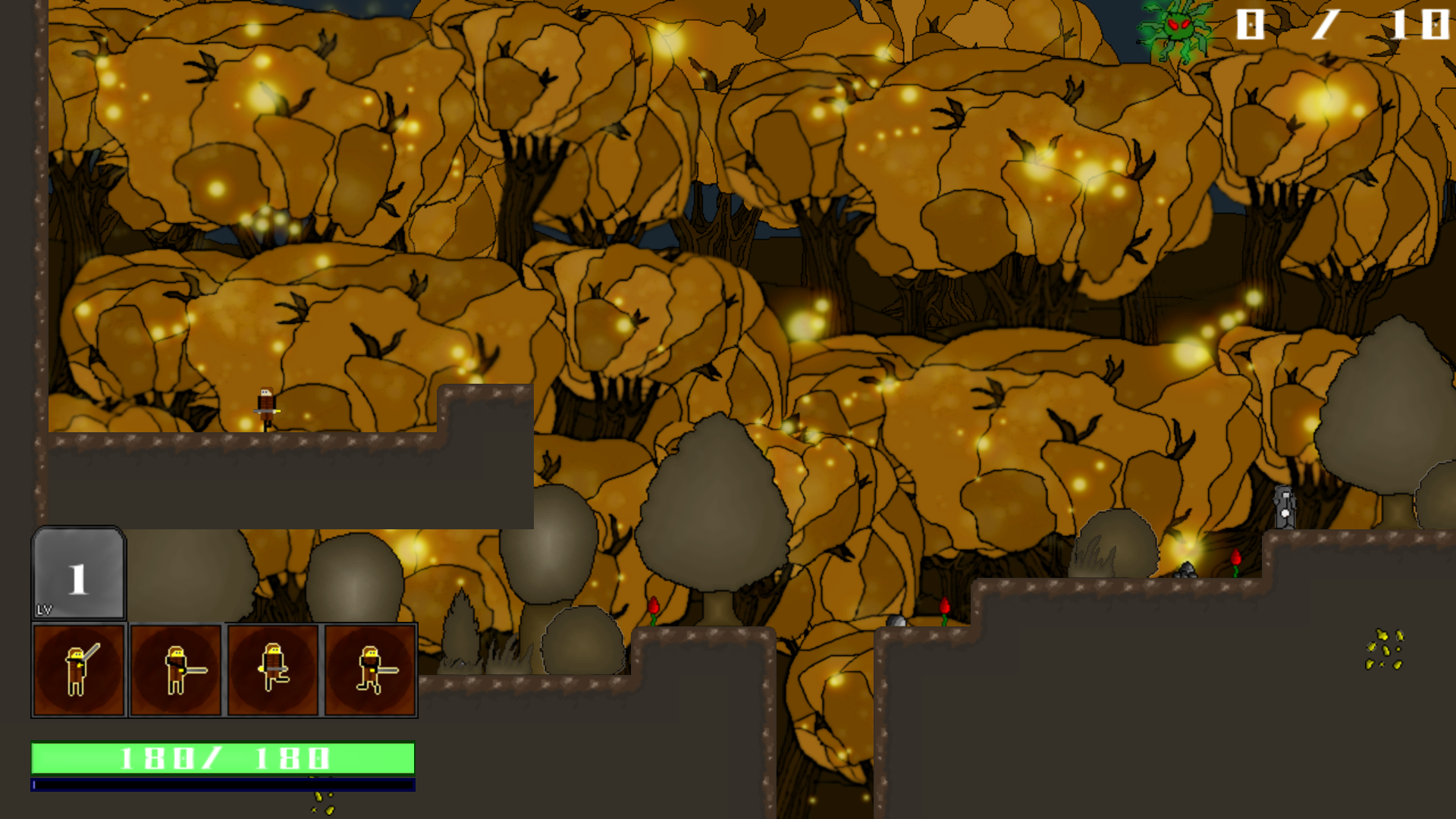Activate the raised-sword overhead slash skill

pos(78,670)
